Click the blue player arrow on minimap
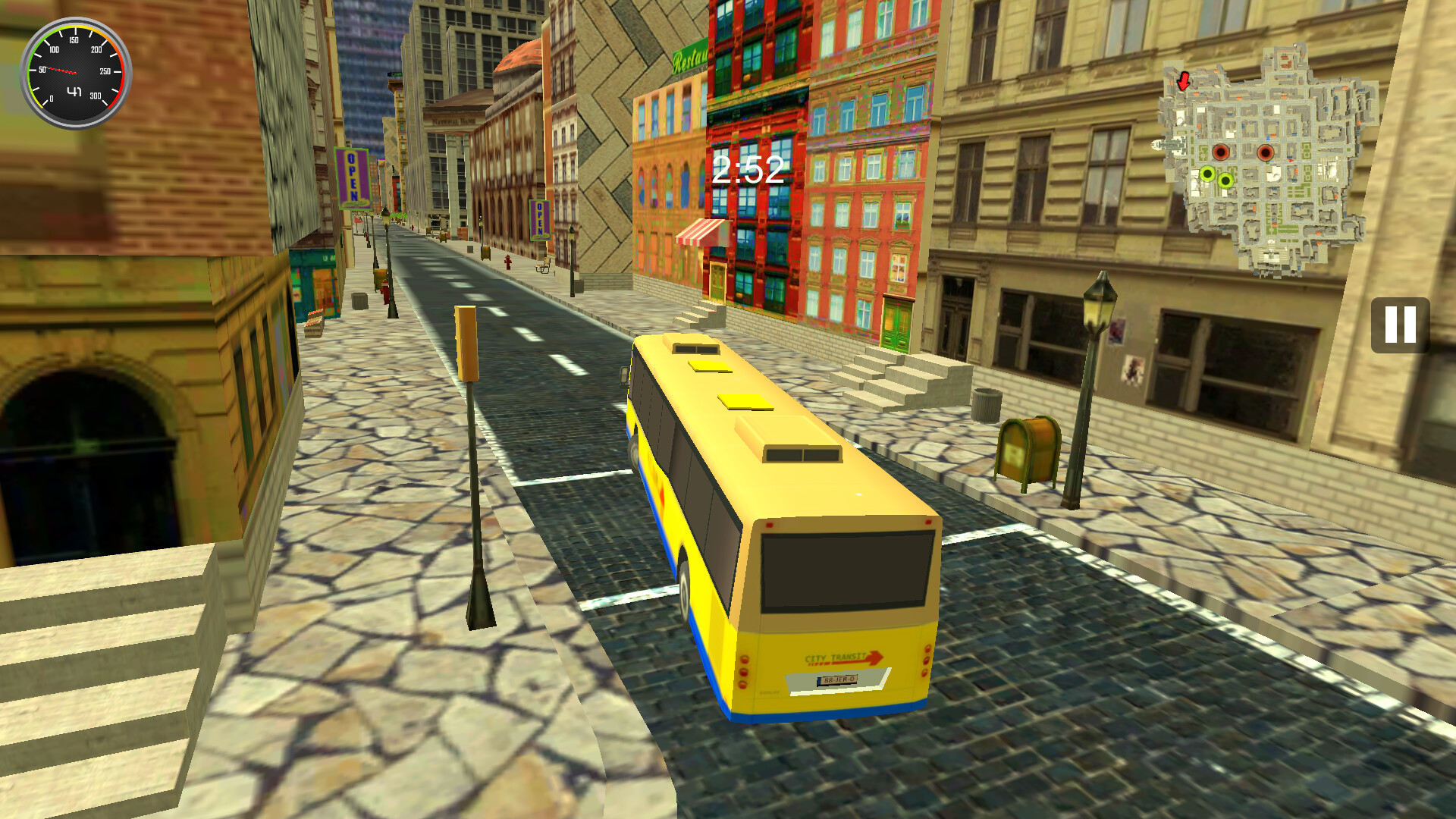Viewport: 1456px width, 819px height. pyautogui.click(x=1268, y=138)
